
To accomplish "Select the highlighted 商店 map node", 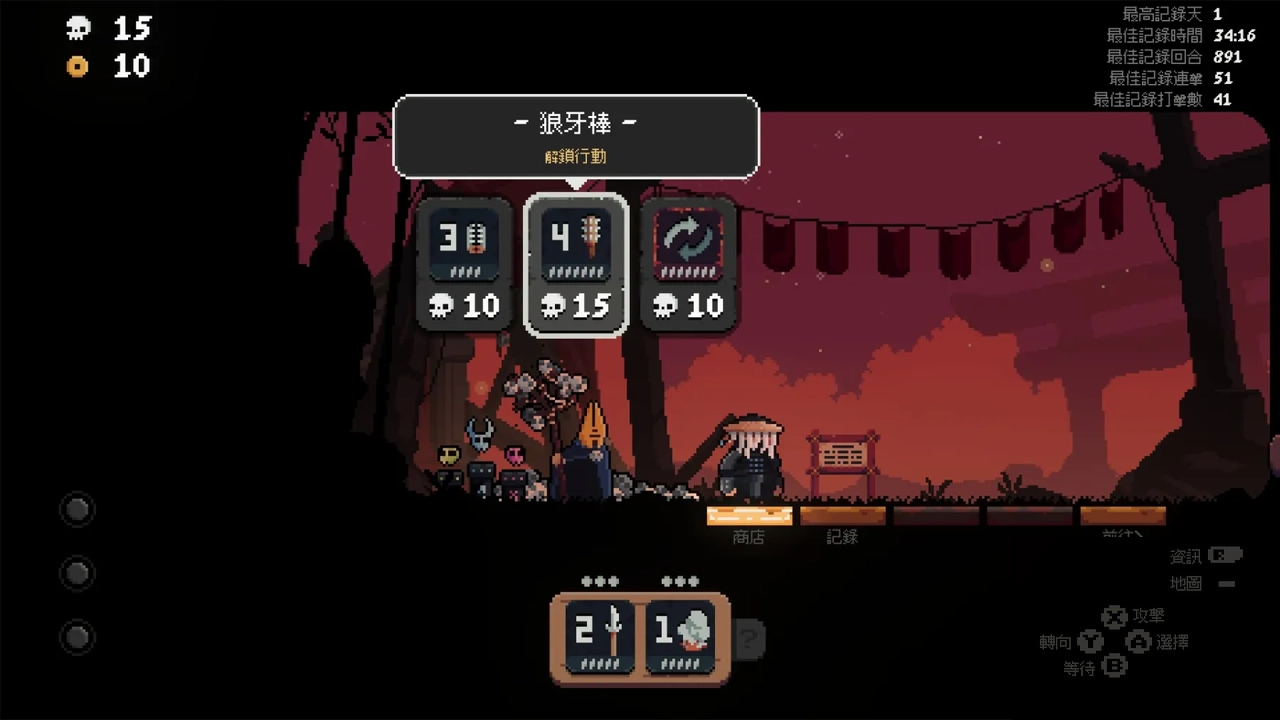I will coord(749,516).
